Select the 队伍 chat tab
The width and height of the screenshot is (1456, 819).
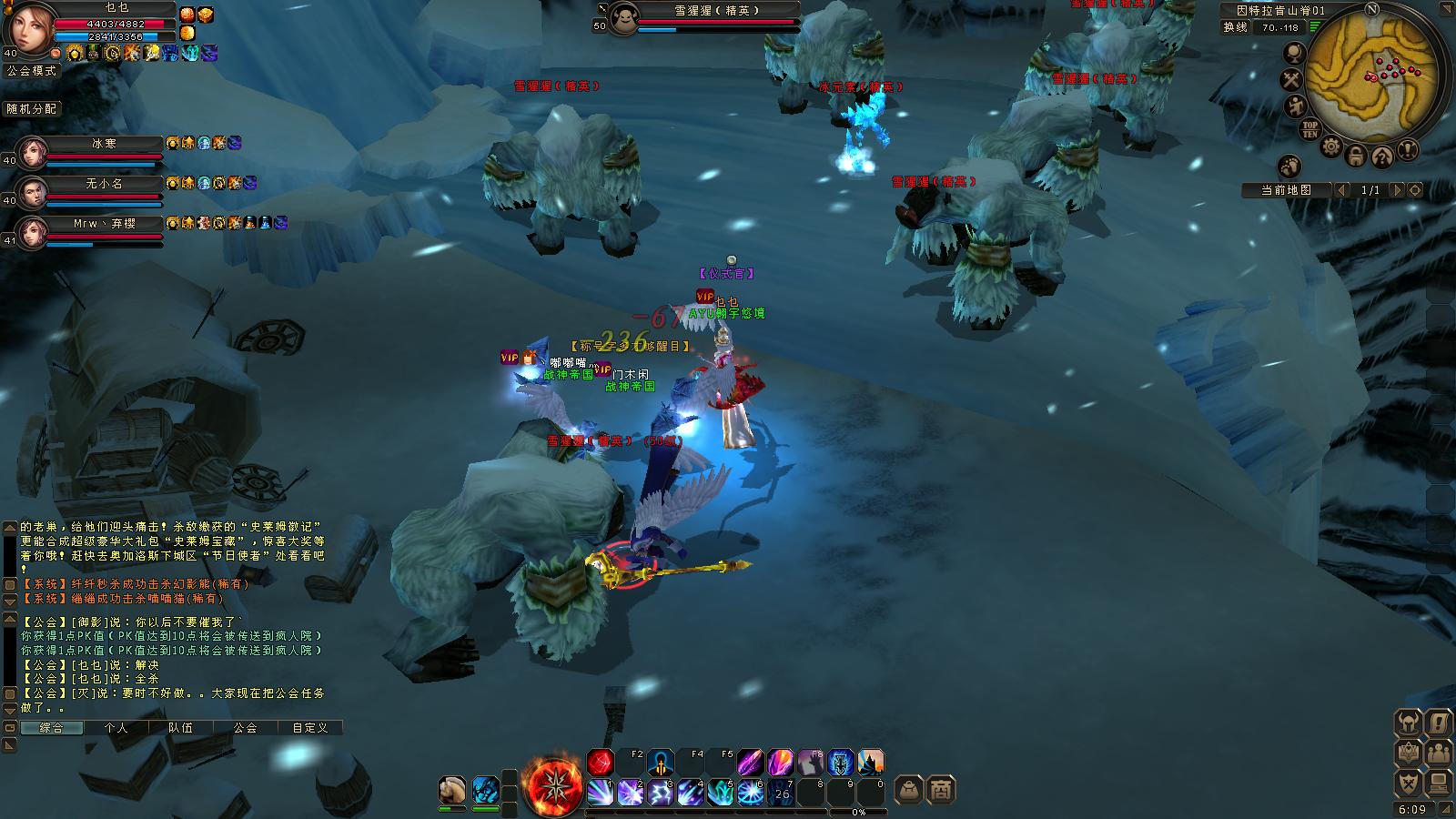pos(180,728)
